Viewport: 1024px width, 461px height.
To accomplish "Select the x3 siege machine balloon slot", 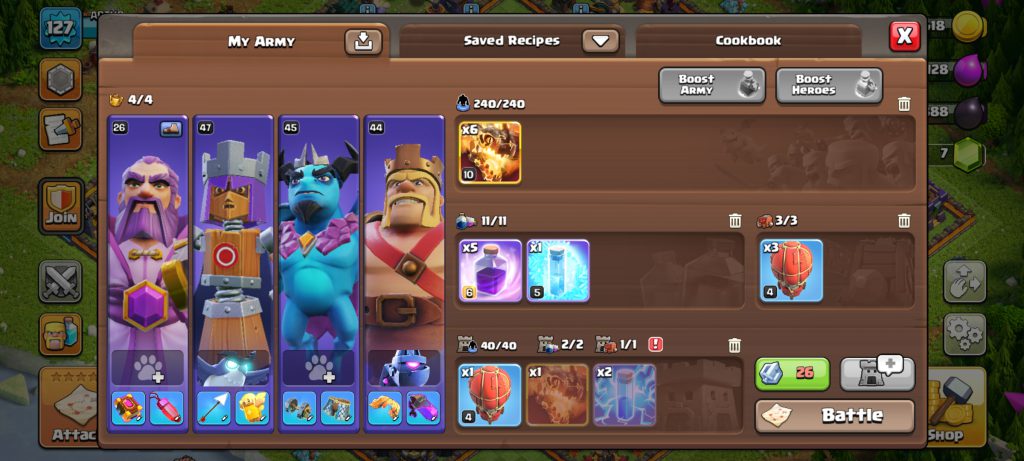I will pos(791,270).
